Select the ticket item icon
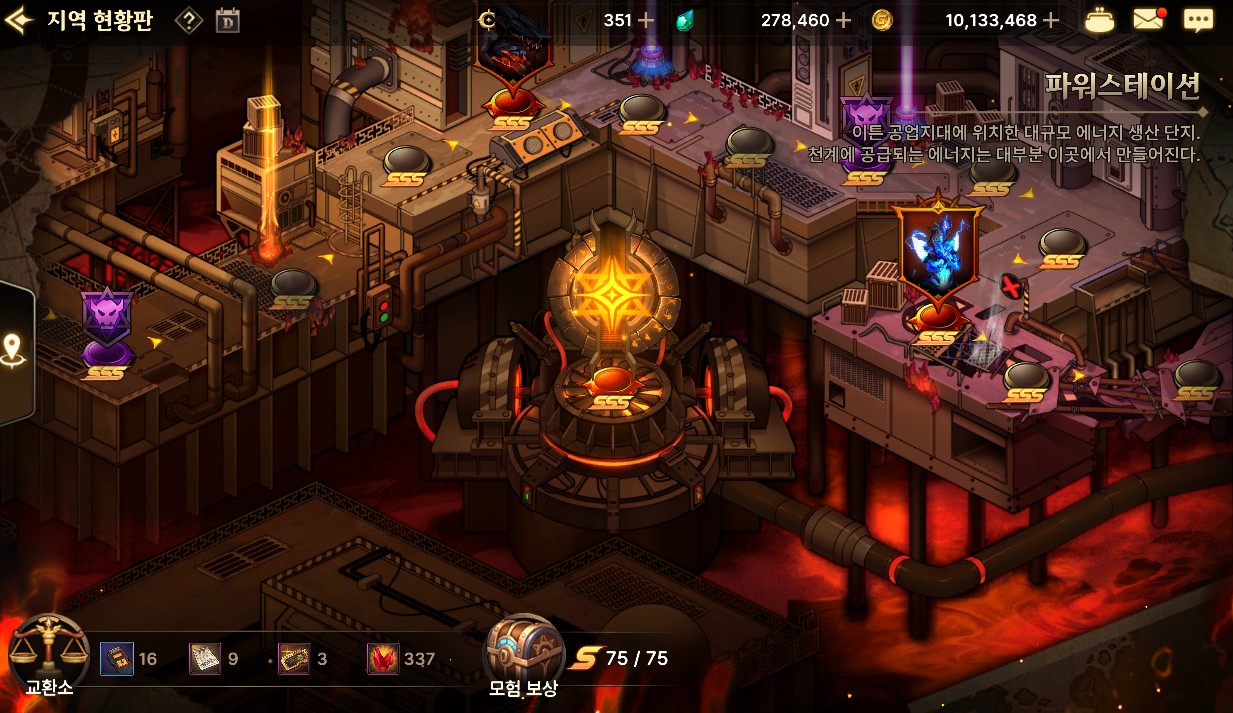Screen dimensions: 1233x713 pyautogui.click(x=294, y=659)
